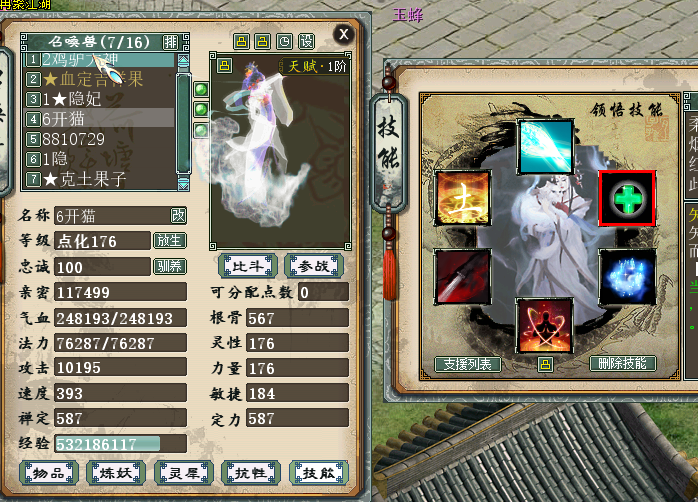Click the 删除技能 delete skill button
698x502 pixels.
pos(623,364)
